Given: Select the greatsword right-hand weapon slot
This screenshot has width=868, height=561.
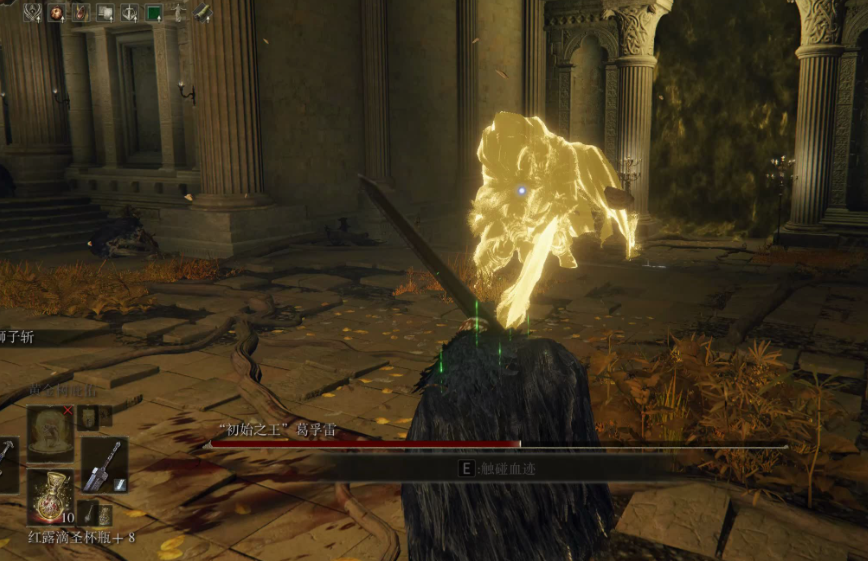Looking at the screenshot, I should click(103, 465).
